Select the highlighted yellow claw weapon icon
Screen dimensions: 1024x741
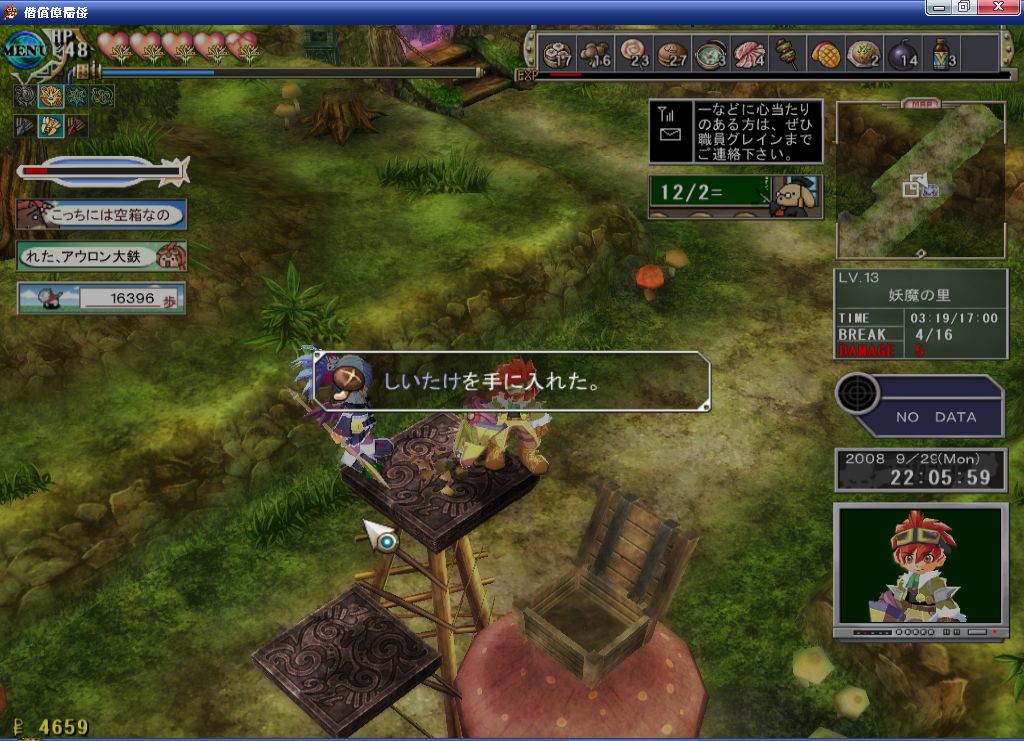(51, 126)
